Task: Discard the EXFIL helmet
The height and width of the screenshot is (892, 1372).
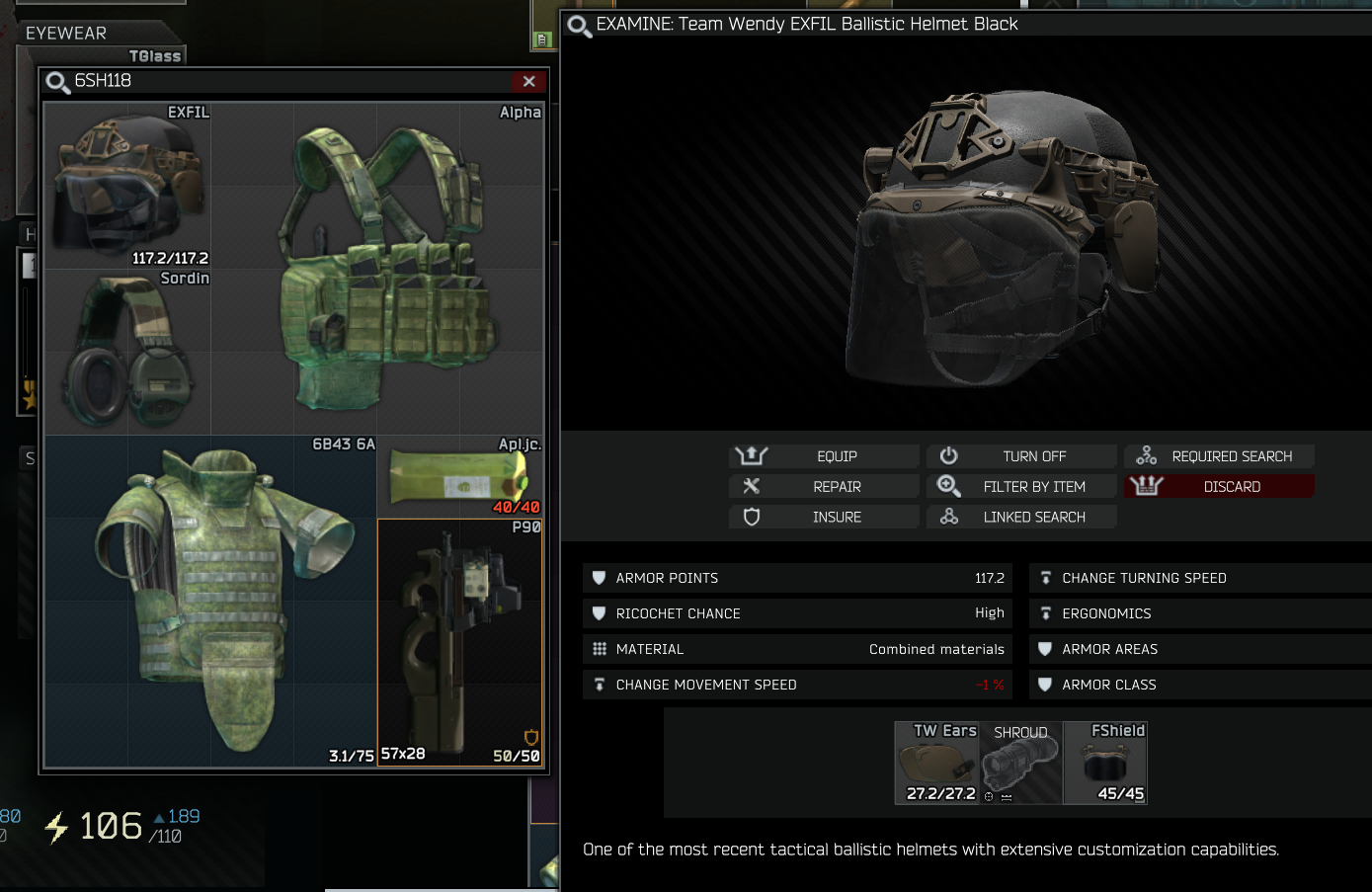Action: [1219, 485]
